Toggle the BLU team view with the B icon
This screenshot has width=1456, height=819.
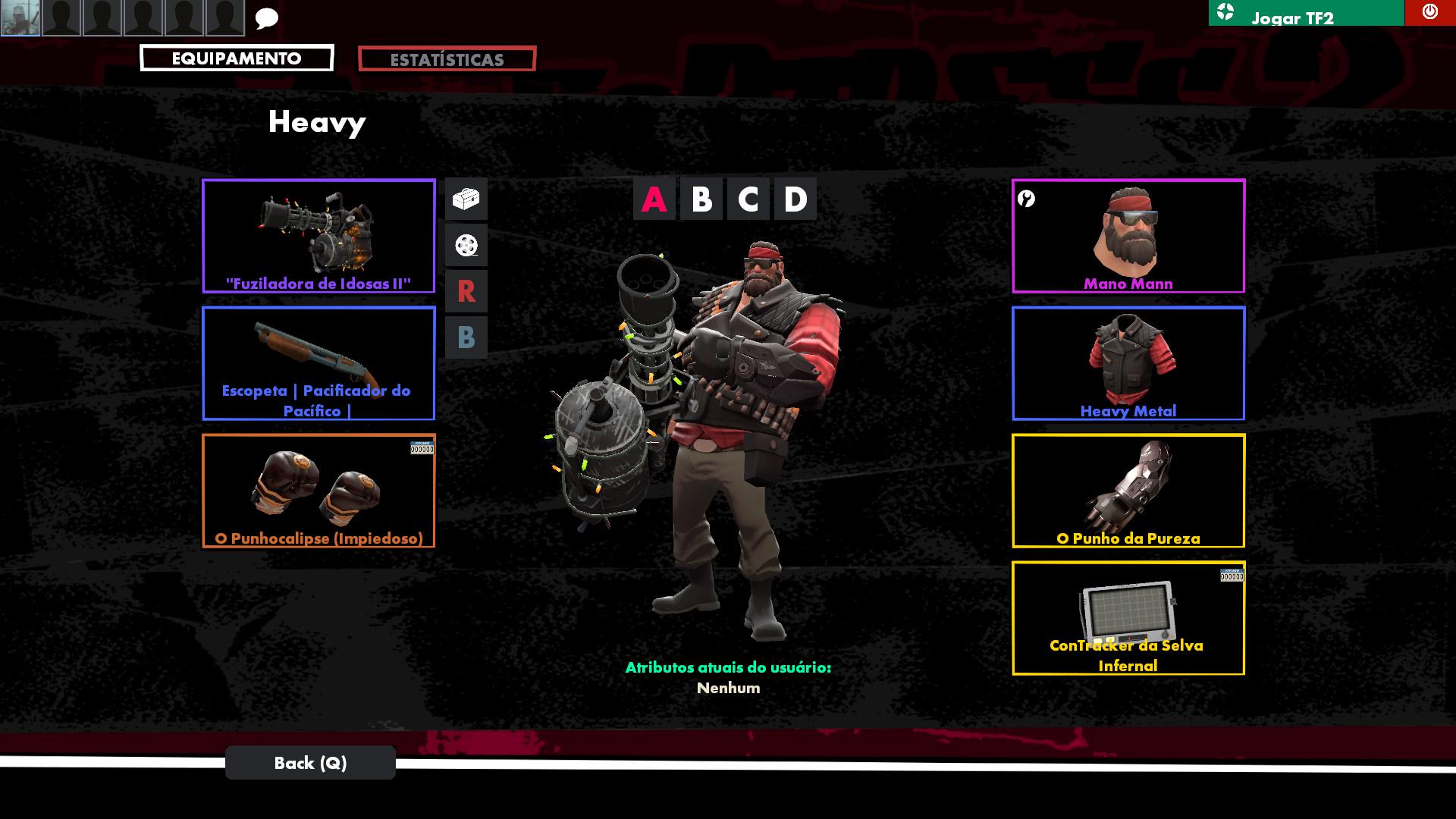pos(466,339)
